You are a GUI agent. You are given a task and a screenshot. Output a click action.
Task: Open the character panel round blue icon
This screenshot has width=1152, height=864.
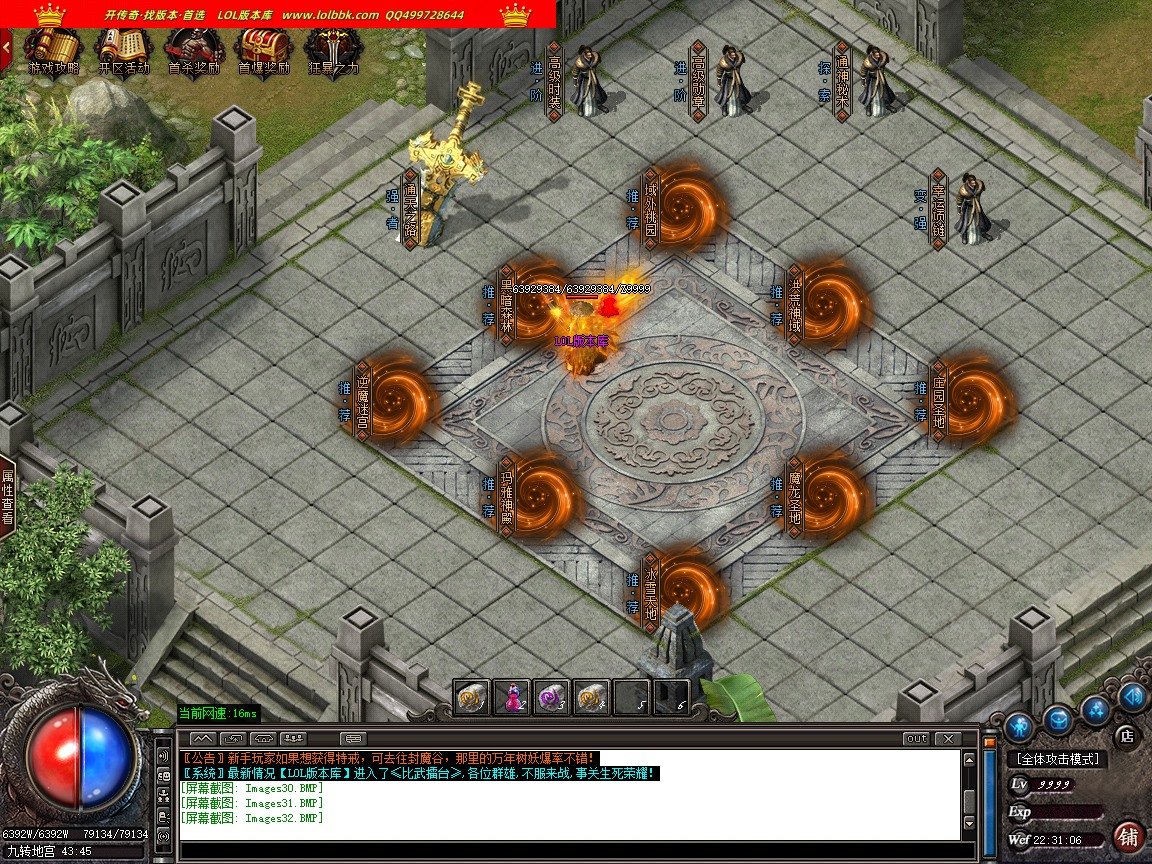pos(1018,725)
